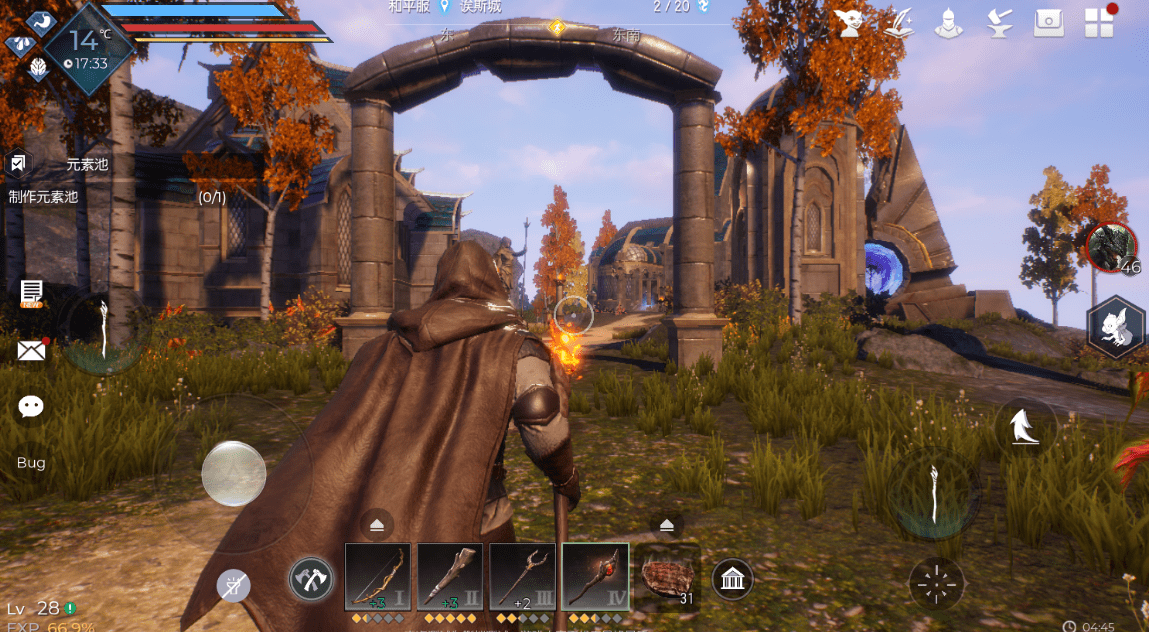Select the creature portrait with level 46
Viewport: 1149px width, 632px height.
(1112, 246)
